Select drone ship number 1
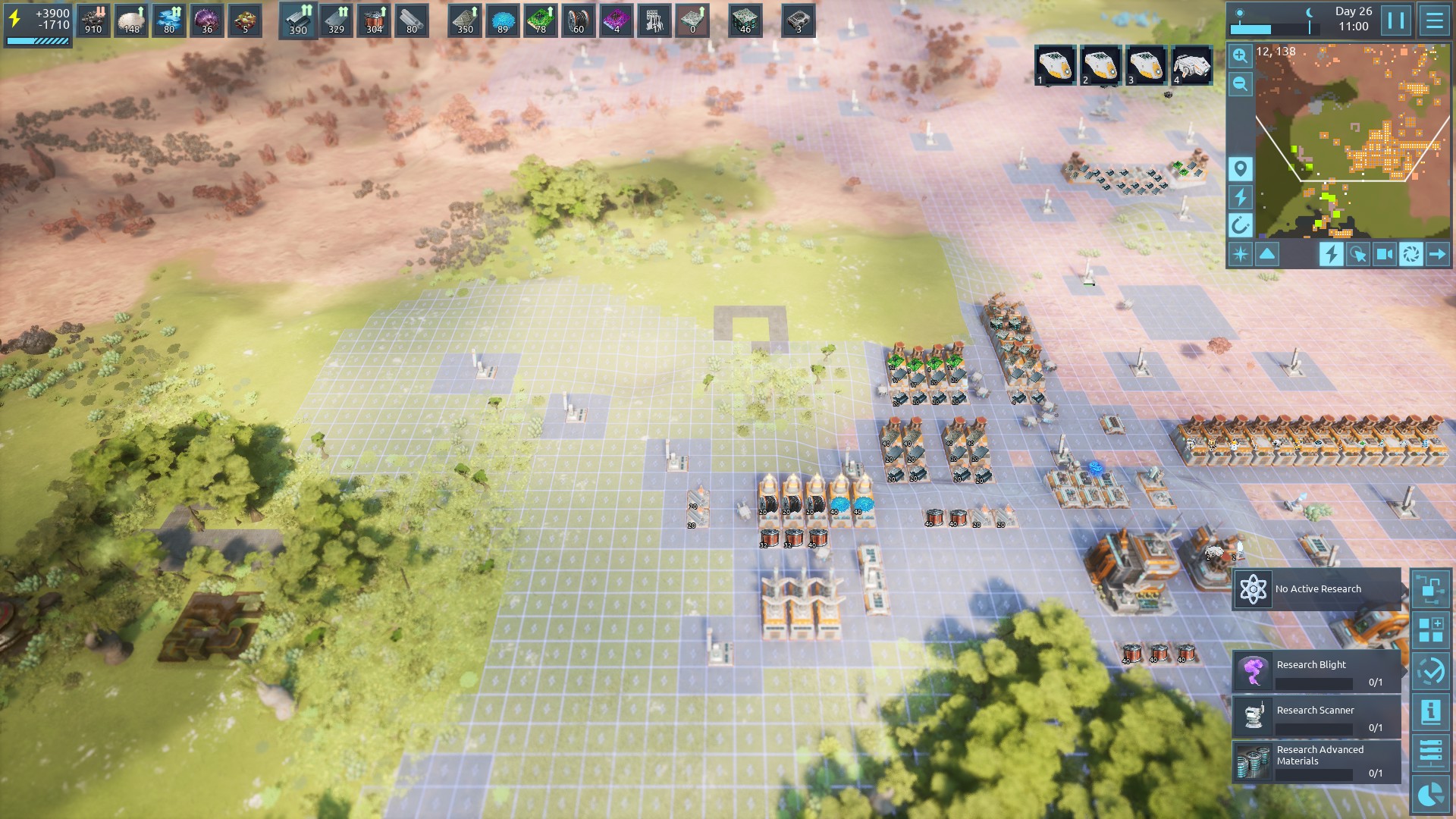This screenshot has width=1456, height=819. (1055, 65)
